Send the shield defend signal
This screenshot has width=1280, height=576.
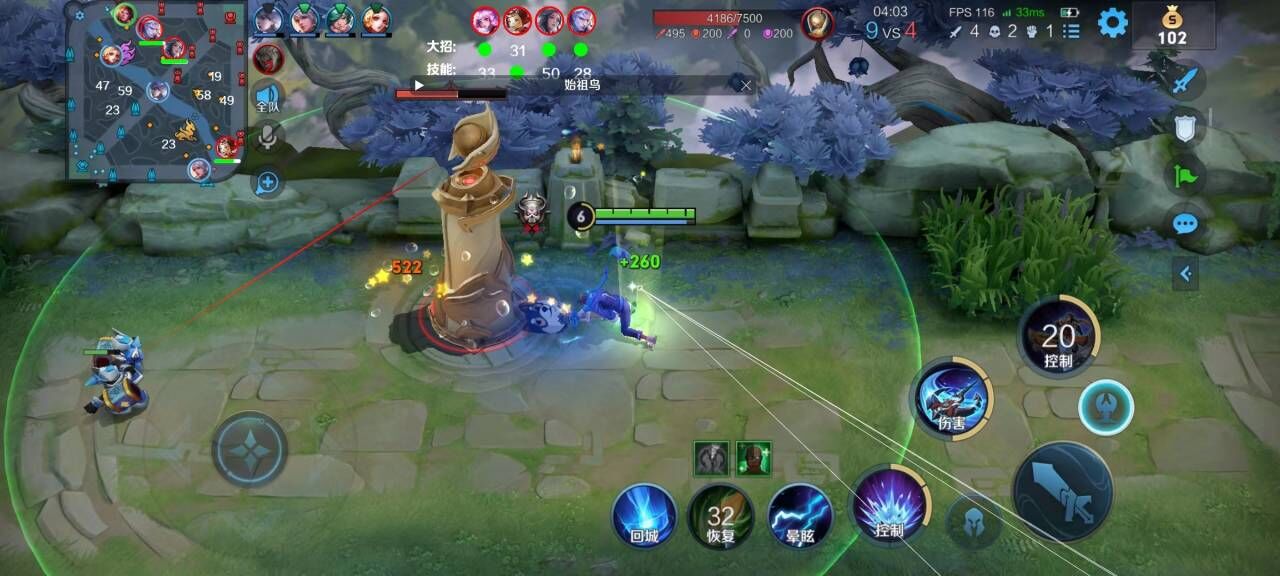(x=1185, y=128)
